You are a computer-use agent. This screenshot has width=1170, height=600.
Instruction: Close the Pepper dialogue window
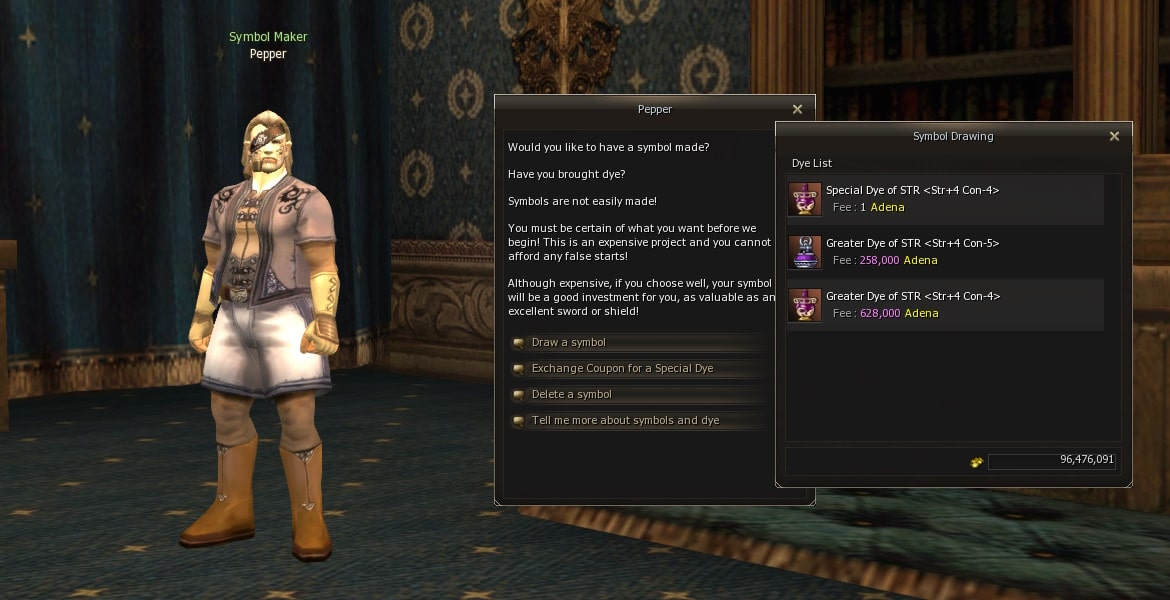(797, 110)
